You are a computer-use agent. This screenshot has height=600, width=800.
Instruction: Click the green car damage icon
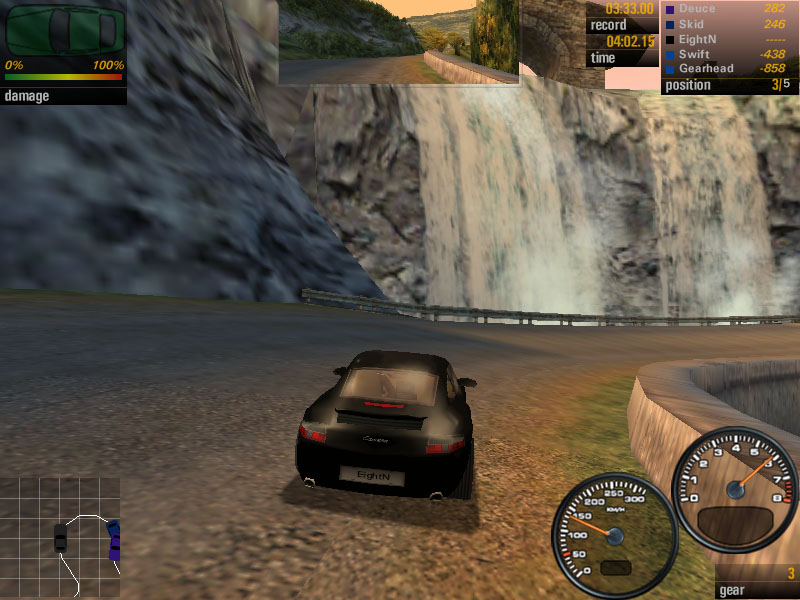(62, 30)
